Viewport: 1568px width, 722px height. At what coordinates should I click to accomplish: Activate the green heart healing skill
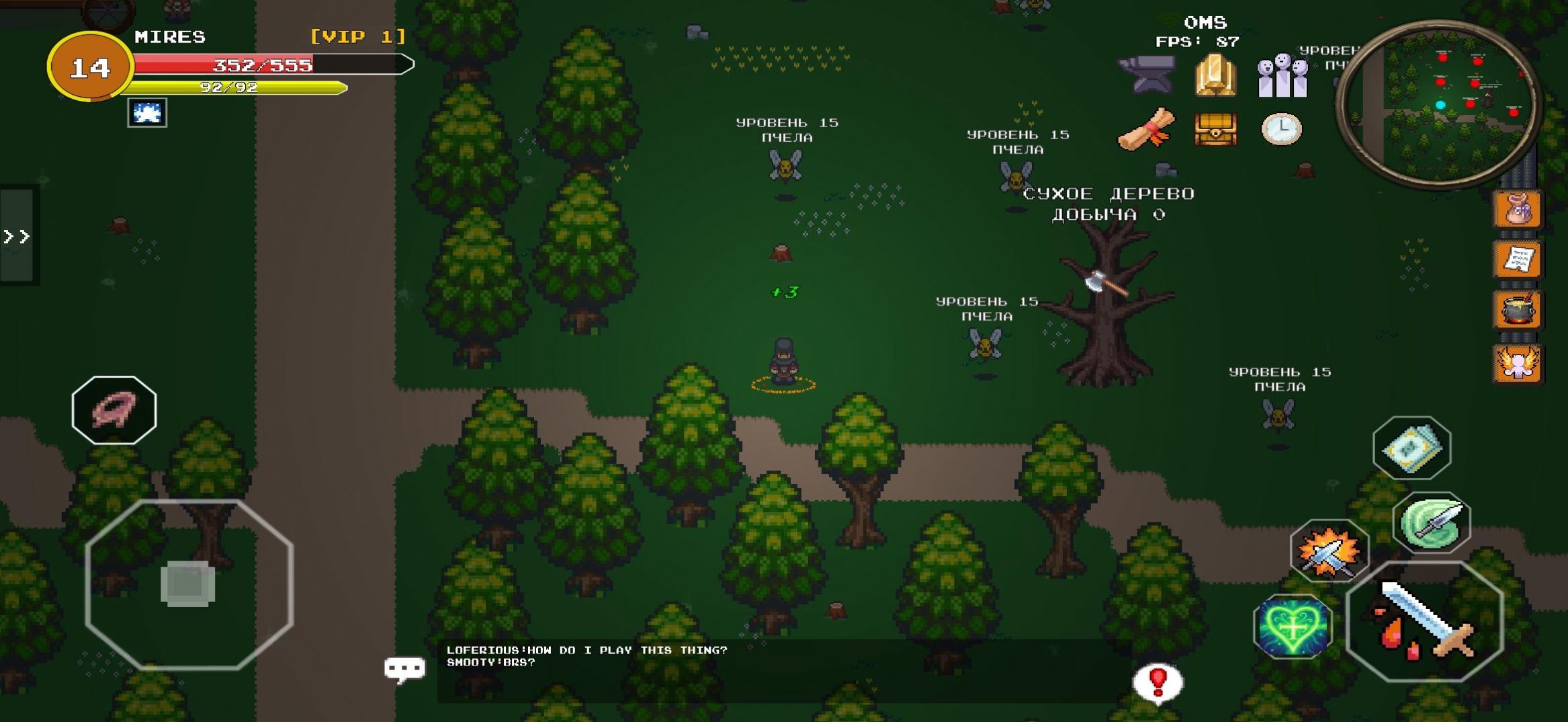[1293, 627]
